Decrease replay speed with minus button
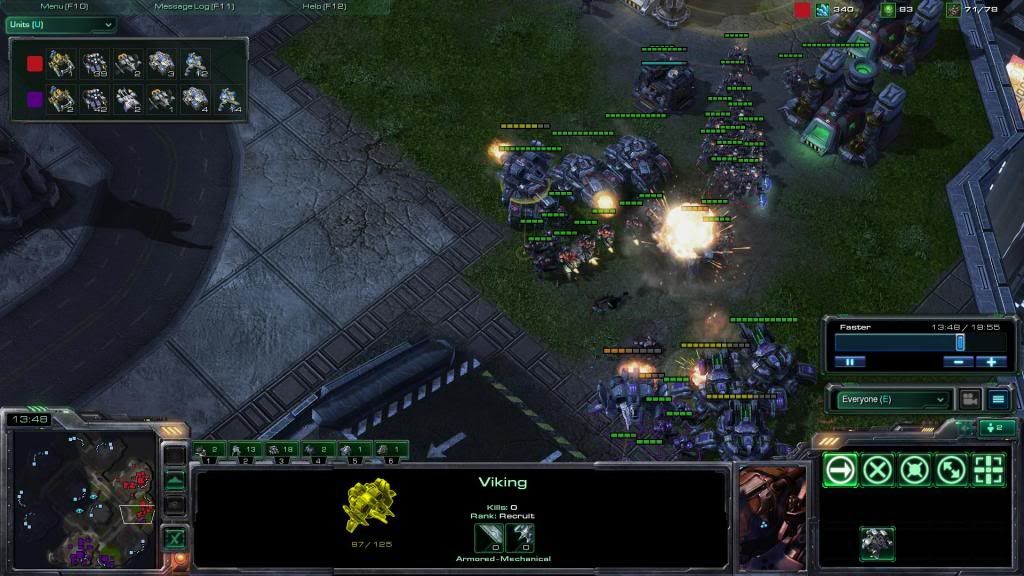1024x576 pixels. (x=958, y=362)
